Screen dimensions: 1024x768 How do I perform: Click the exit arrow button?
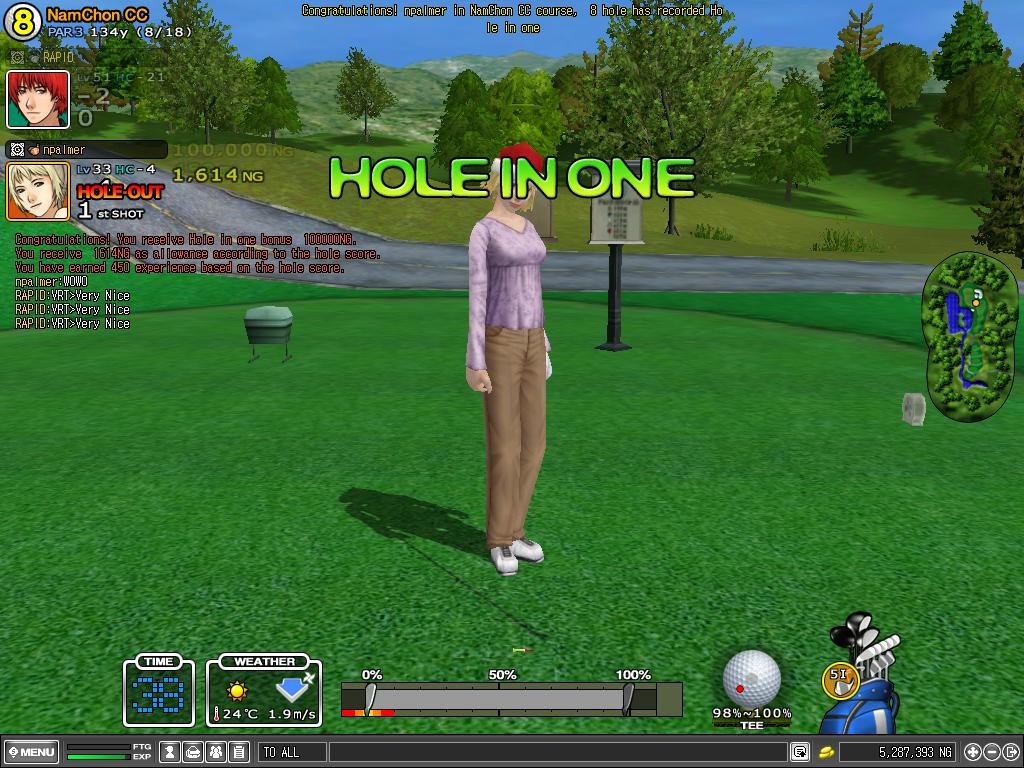[x=1009, y=752]
